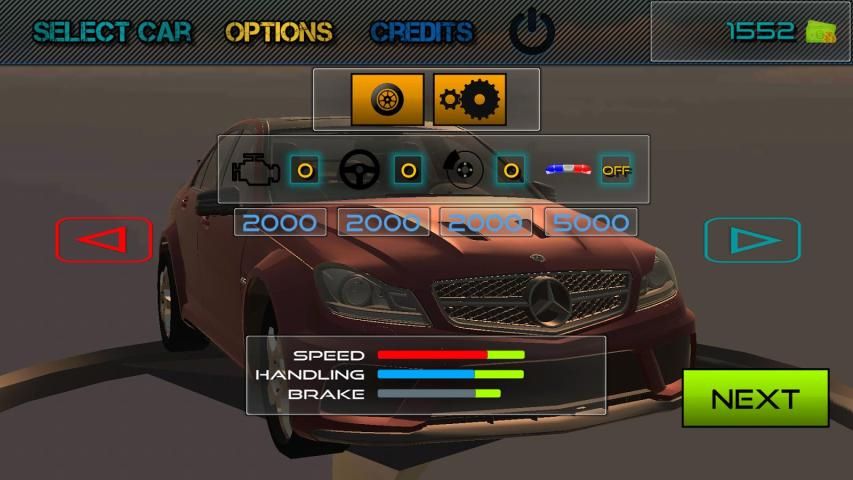This screenshot has width=853, height=480.
Task: Buy the police siren for 5000
Action: (591, 222)
